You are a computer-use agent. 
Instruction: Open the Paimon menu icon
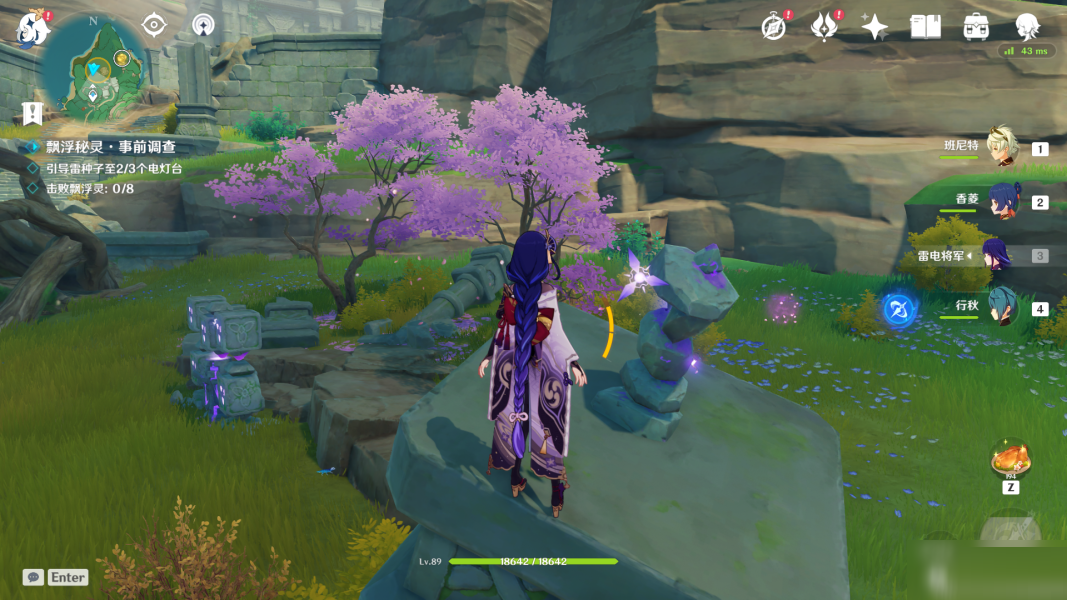32,29
